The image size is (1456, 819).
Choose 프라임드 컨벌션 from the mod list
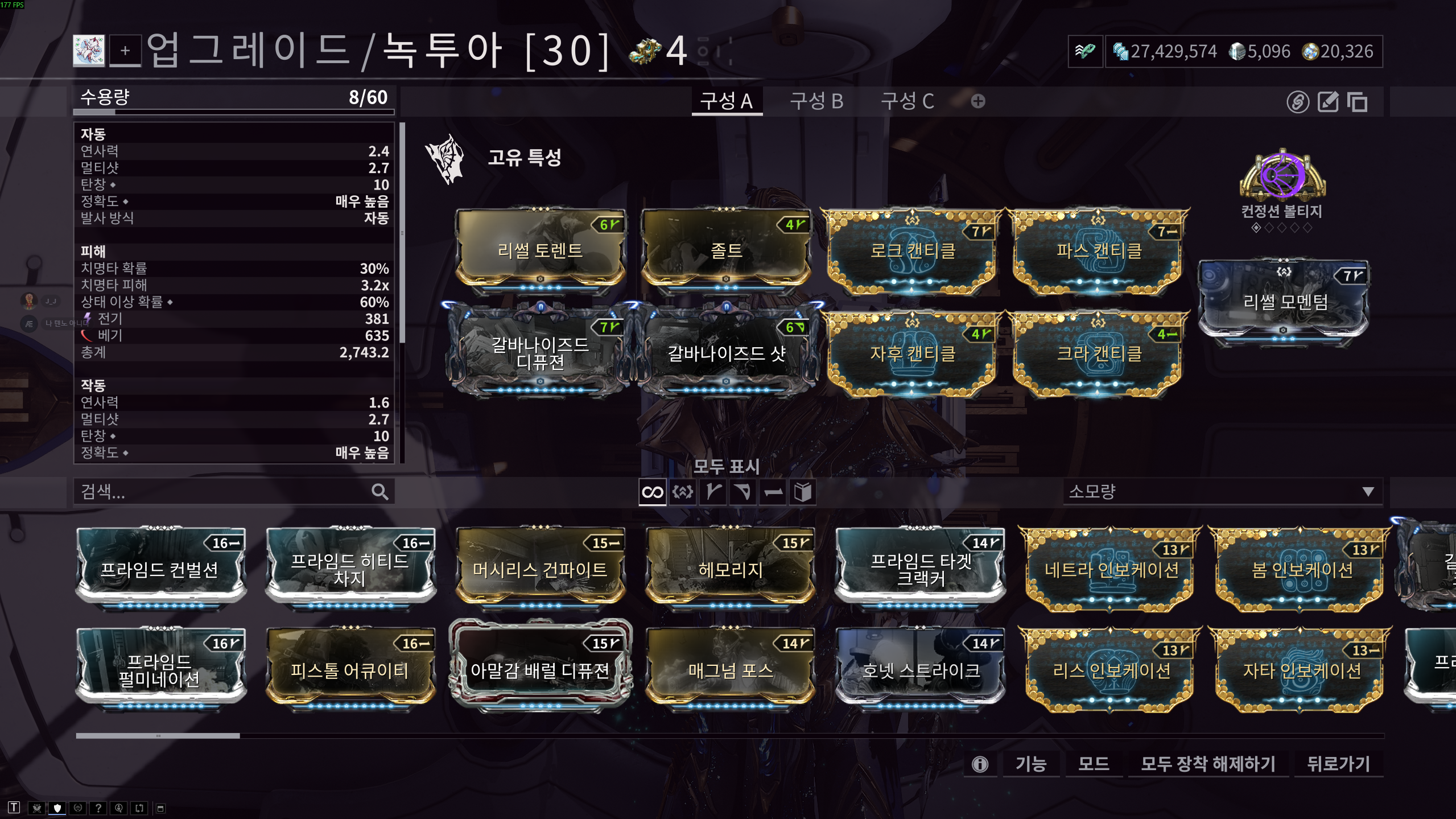[160, 569]
